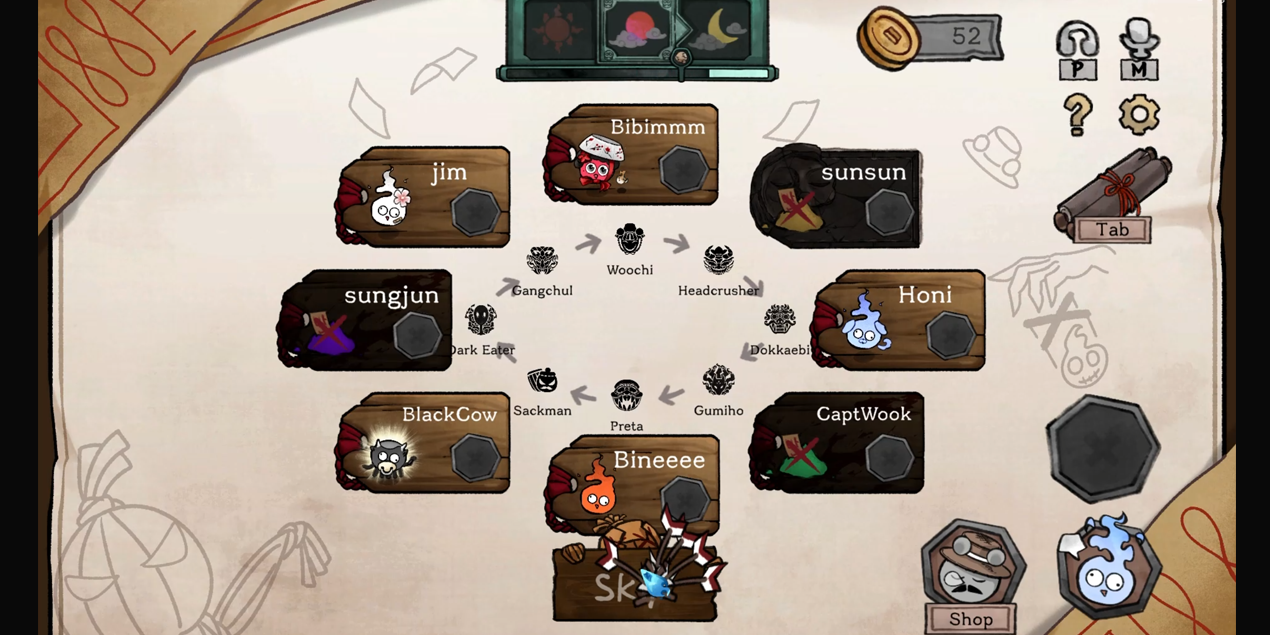
Task: Click the Sackman role icon
Action: pyautogui.click(x=542, y=381)
